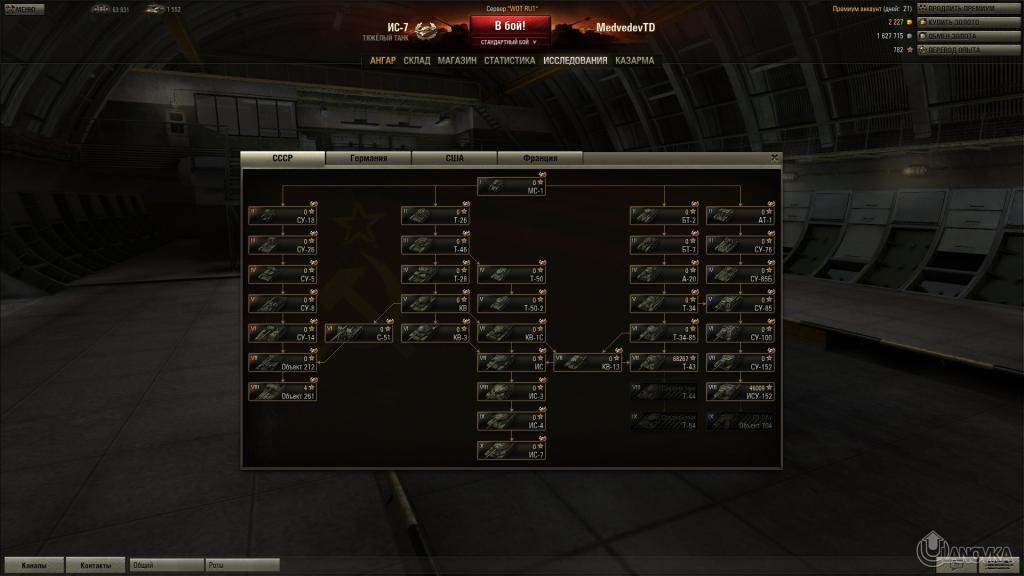The height and width of the screenshot is (576, 1024).
Task: Click the ИСУ-152 tank destroyer node
Action: (x=738, y=391)
